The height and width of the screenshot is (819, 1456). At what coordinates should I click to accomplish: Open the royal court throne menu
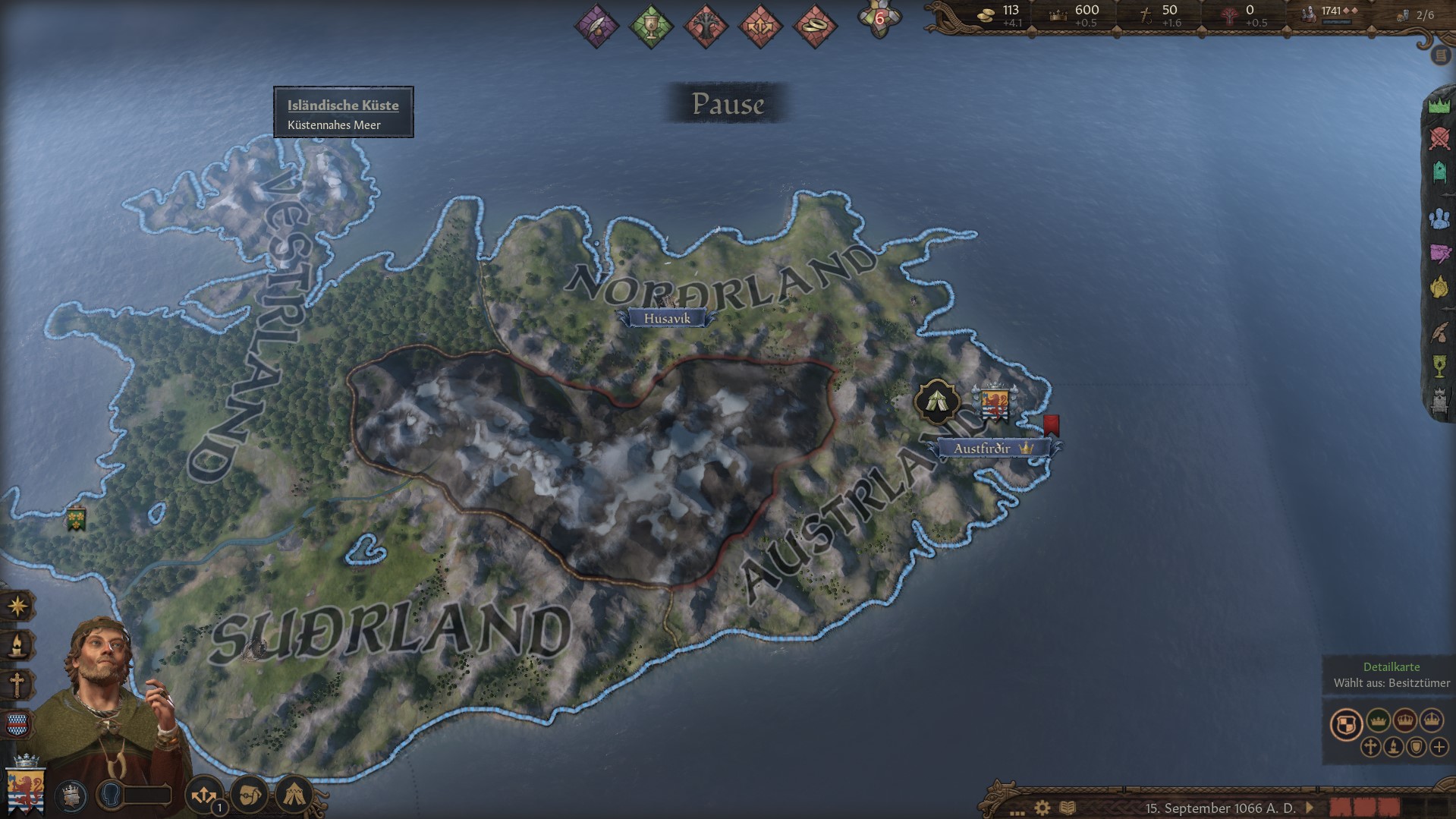click(1439, 399)
